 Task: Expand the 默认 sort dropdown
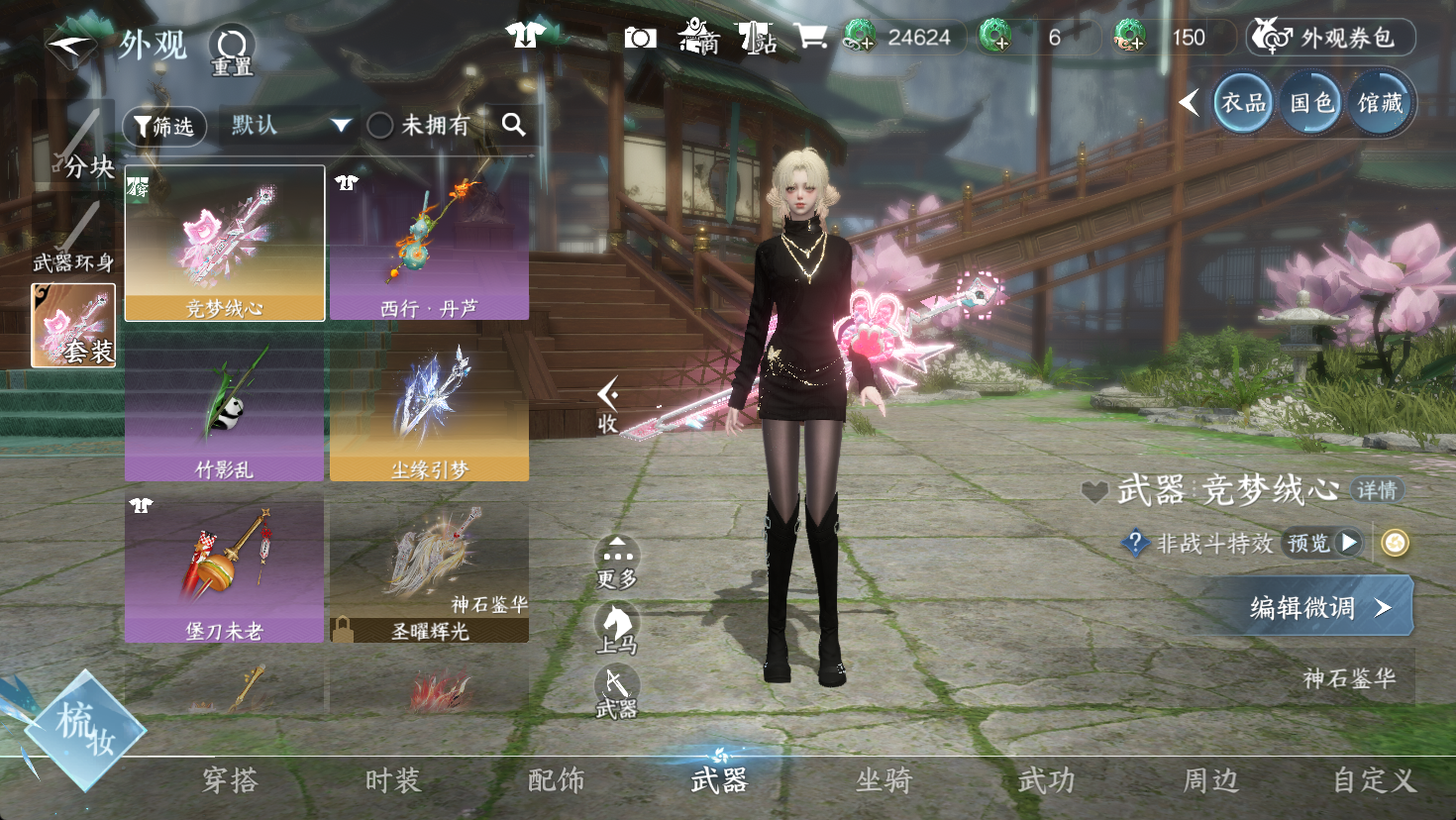coord(287,125)
